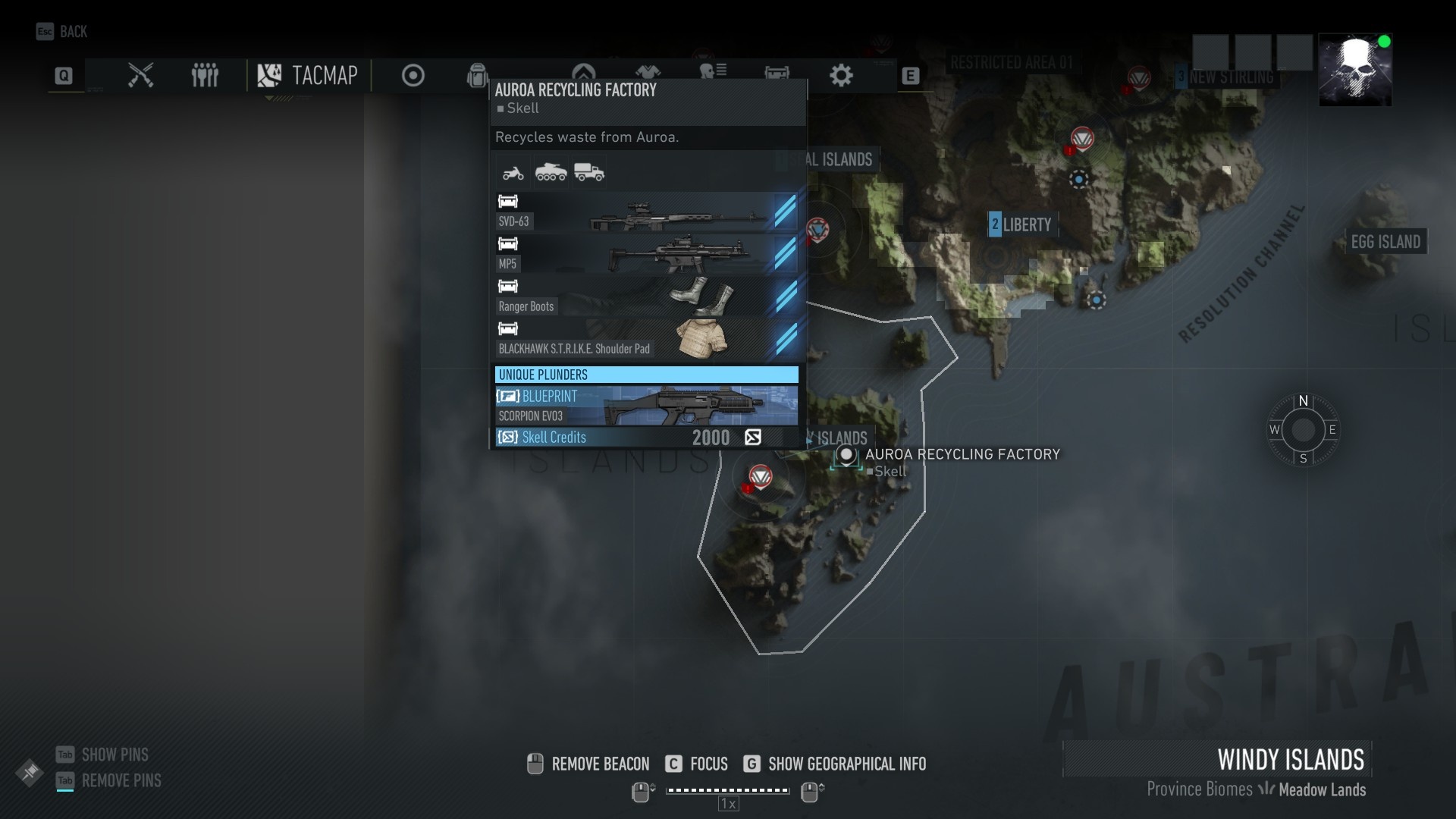This screenshot has height=819, width=1456.
Task: Open the crossed rifles loadout tab
Action: tap(140, 75)
